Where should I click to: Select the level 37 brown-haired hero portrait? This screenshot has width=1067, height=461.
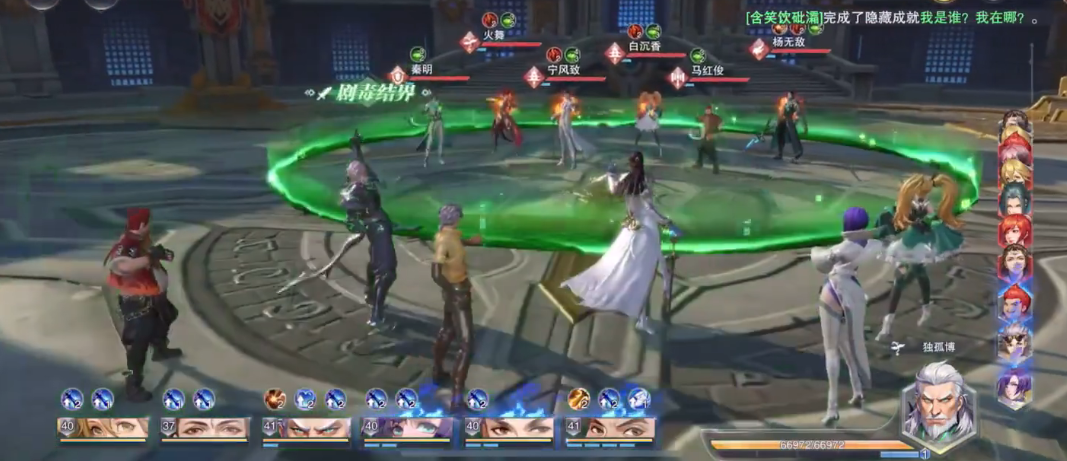pyautogui.click(x=205, y=428)
